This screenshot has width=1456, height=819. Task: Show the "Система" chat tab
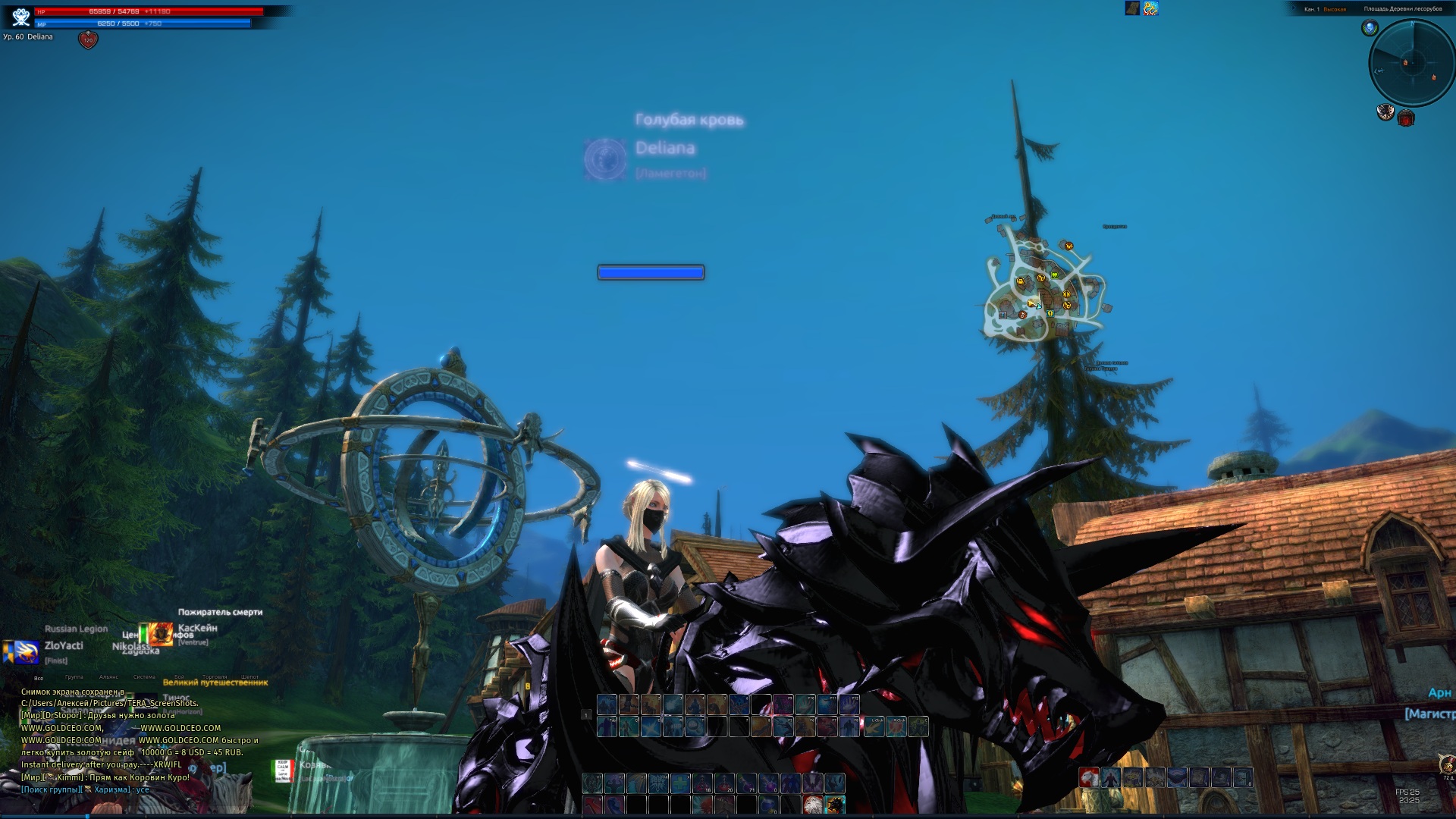click(x=144, y=677)
